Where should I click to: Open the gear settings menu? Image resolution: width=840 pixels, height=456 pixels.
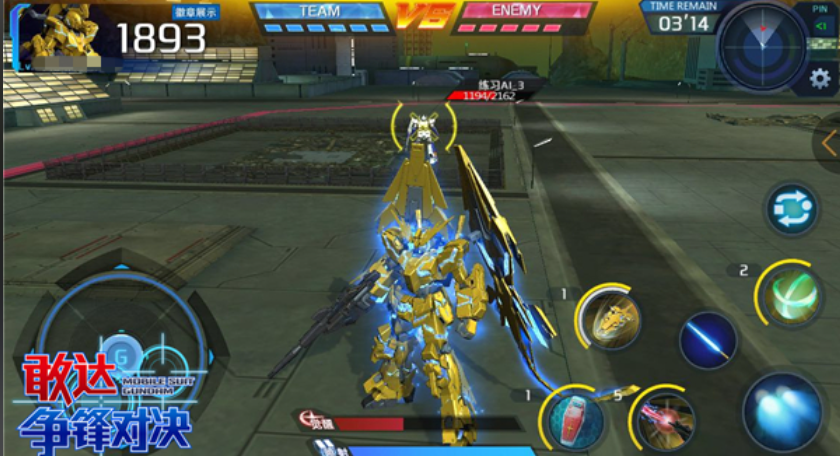[819, 78]
